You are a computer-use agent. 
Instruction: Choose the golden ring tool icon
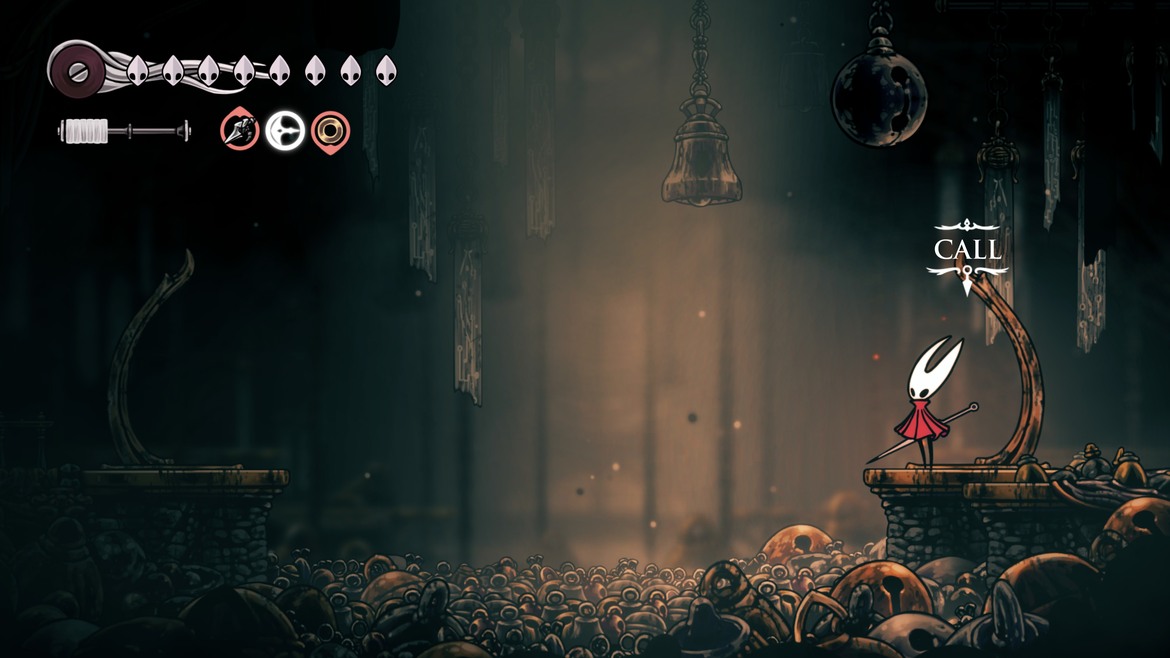point(330,131)
